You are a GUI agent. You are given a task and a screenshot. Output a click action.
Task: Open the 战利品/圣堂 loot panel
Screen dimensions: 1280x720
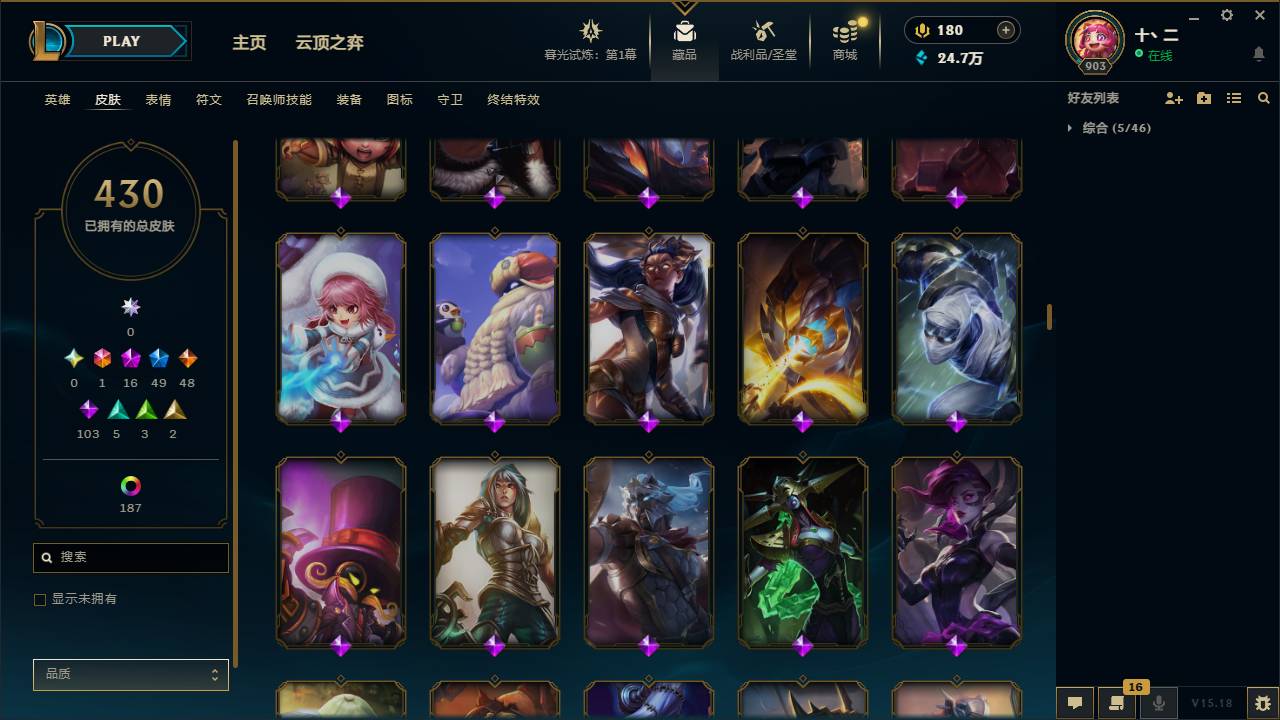[x=763, y=40]
